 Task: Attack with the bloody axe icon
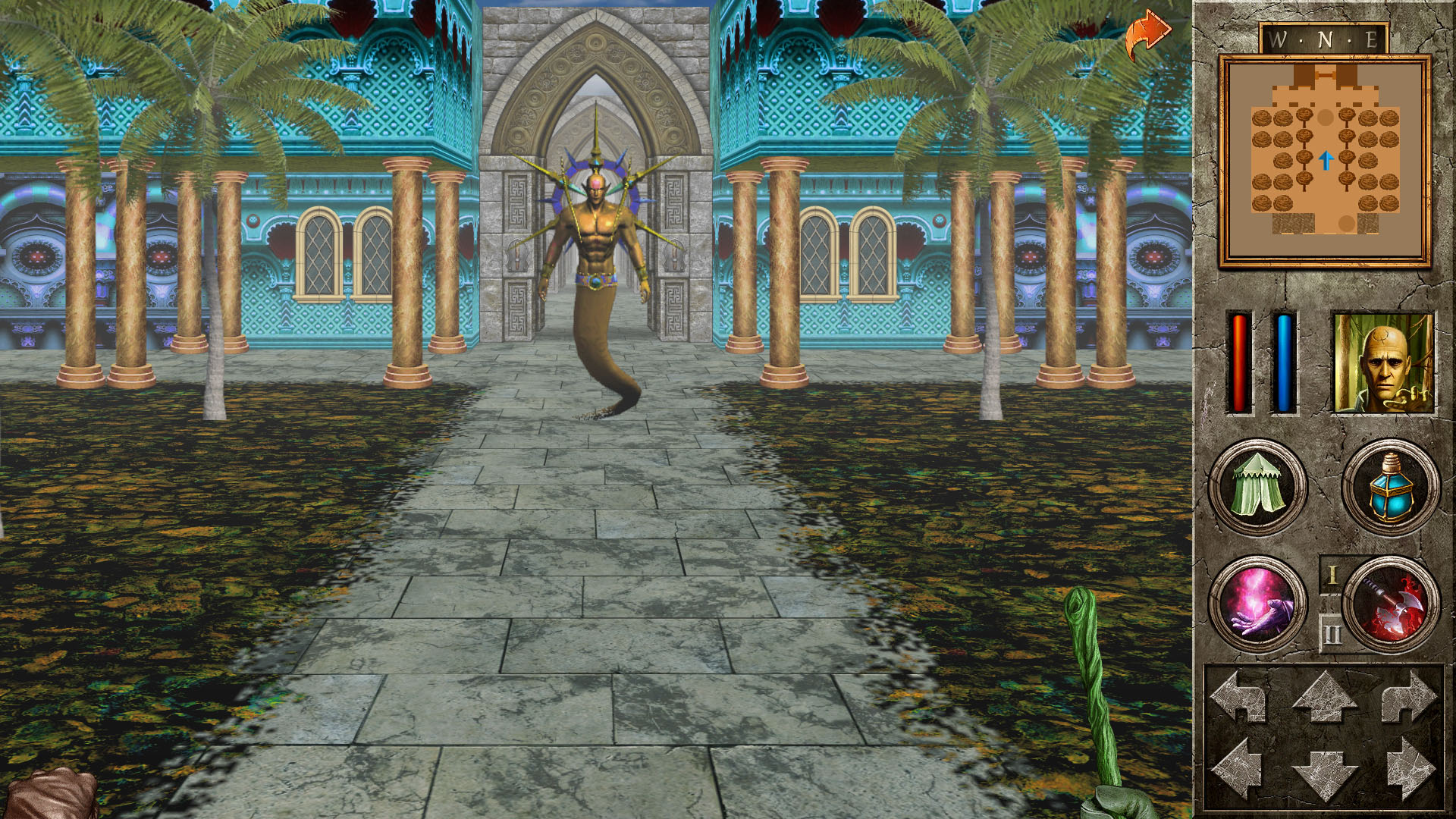coord(1390,604)
